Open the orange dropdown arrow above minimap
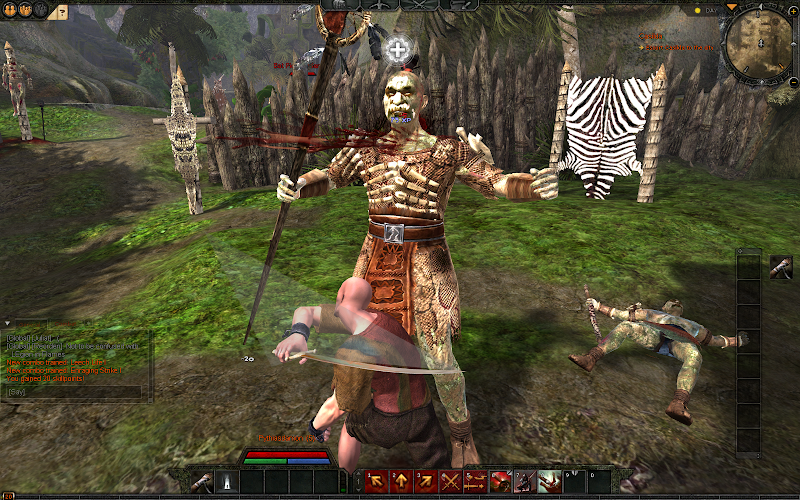Image resolution: width=800 pixels, height=500 pixels. [x=731, y=7]
